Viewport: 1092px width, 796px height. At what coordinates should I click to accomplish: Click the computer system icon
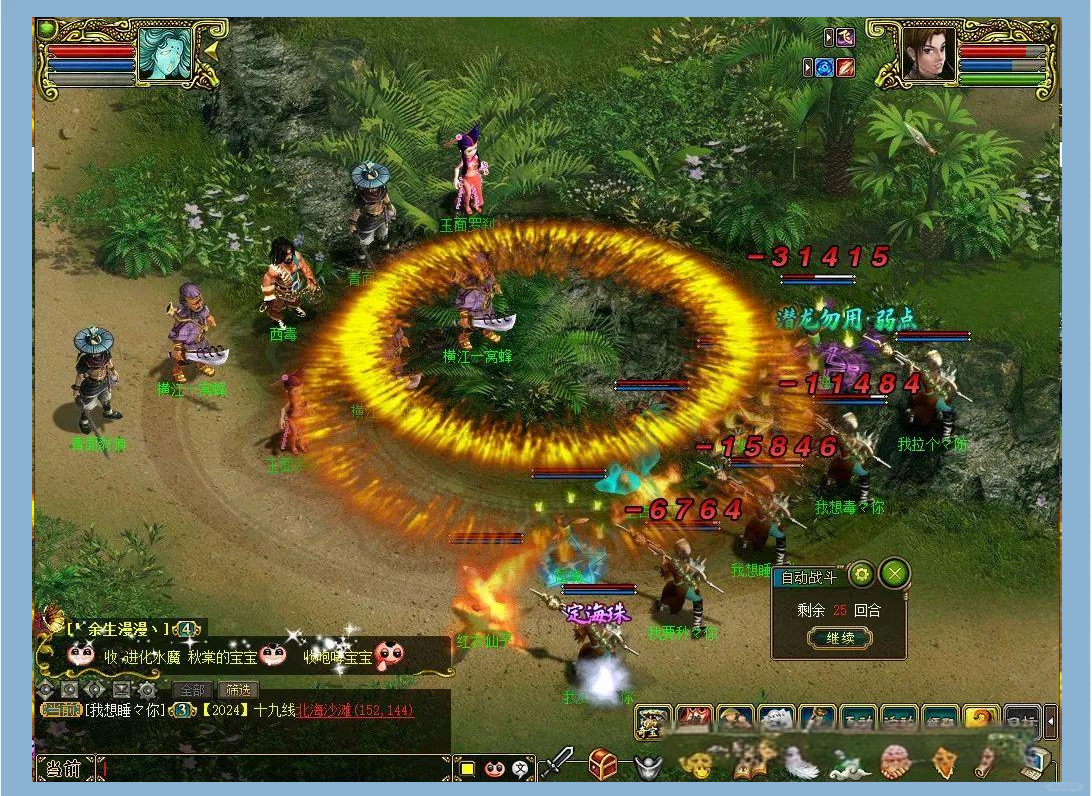pyautogui.click(x=1032, y=765)
